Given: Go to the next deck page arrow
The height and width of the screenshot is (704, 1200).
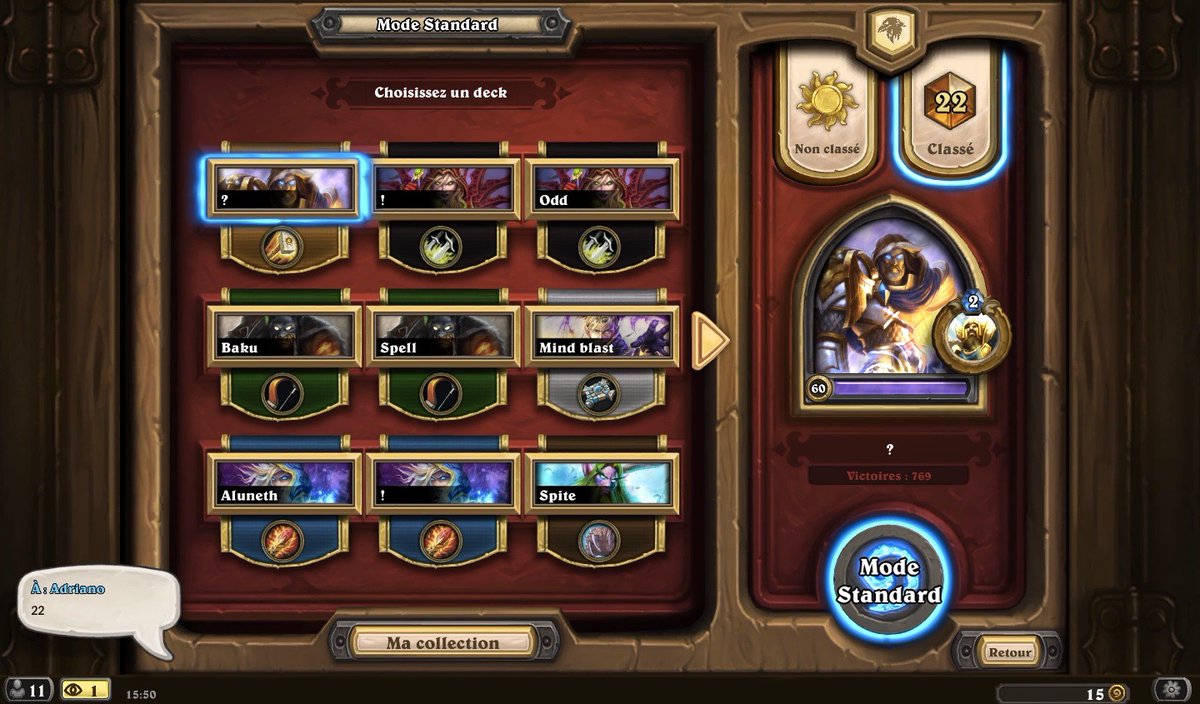Looking at the screenshot, I should 711,340.
